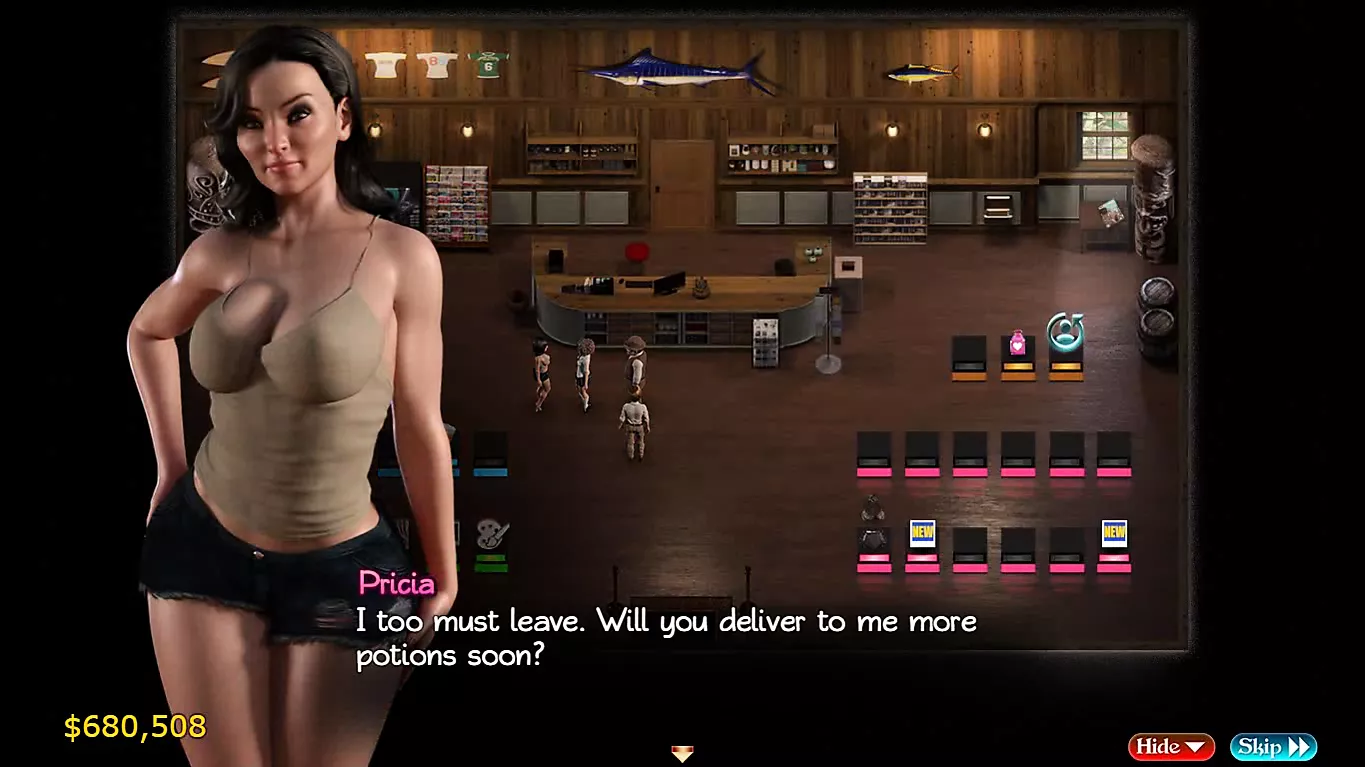Hide the dialogue box
This screenshot has height=767, width=1365.
[1170, 746]
